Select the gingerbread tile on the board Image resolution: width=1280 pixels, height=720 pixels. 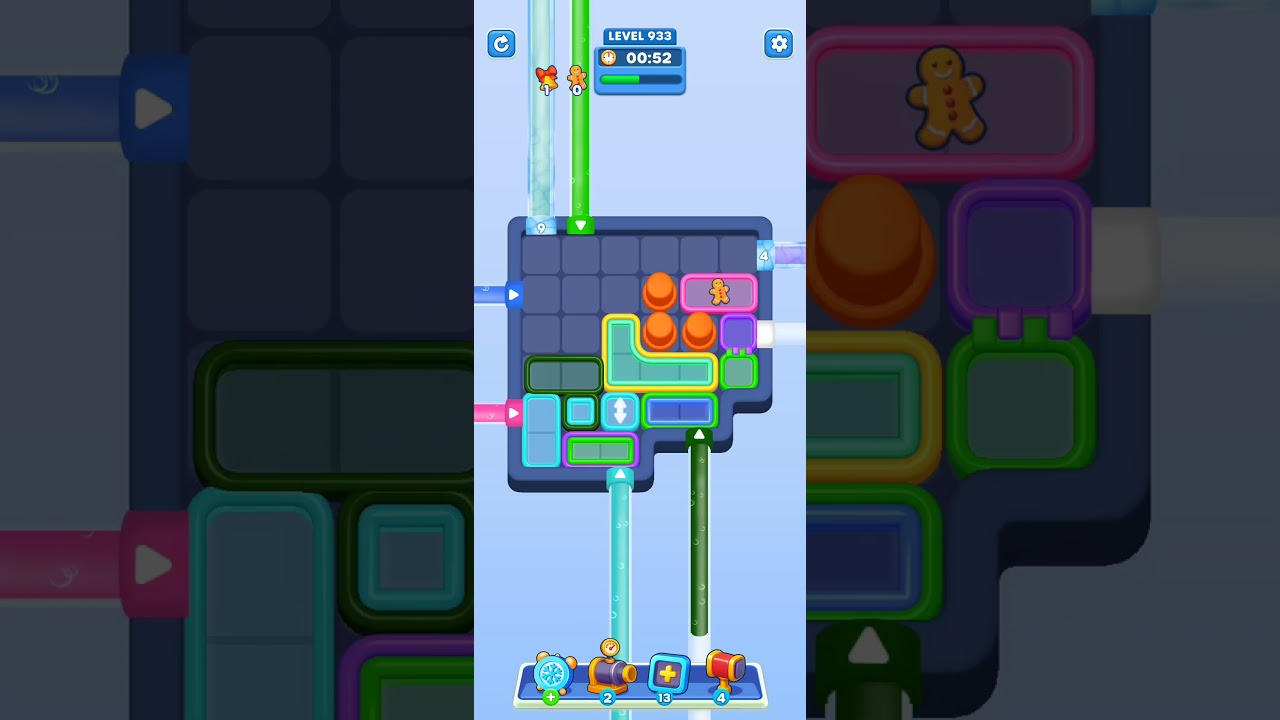coord(718,292)
